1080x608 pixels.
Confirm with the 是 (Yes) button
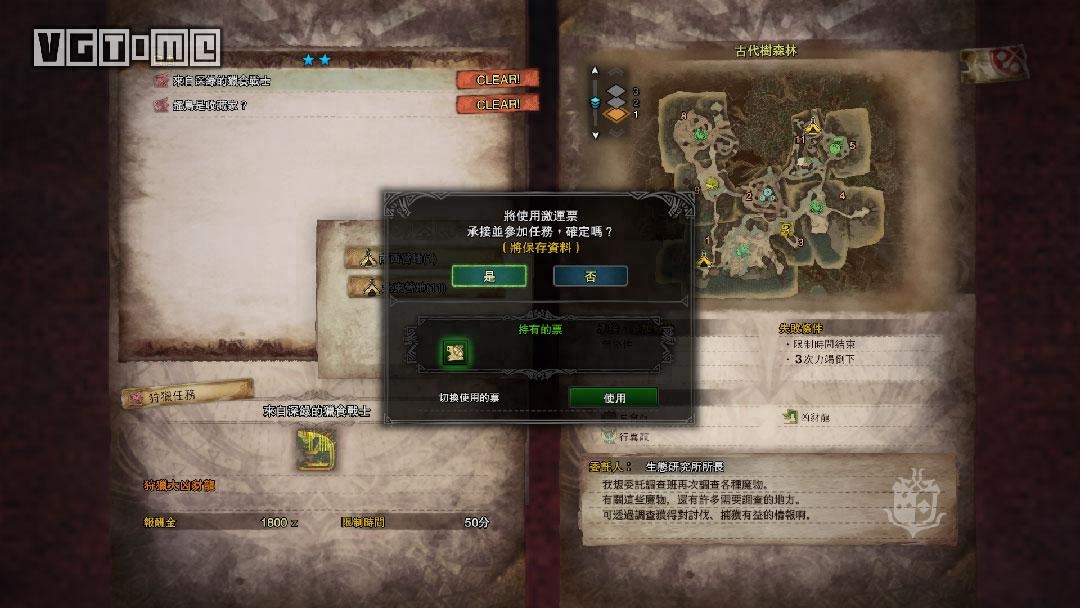(x=489, y=276)
